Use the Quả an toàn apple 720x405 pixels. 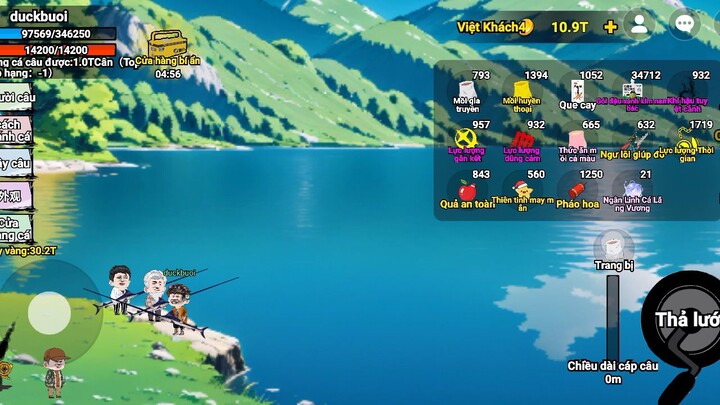coord(466,189)
